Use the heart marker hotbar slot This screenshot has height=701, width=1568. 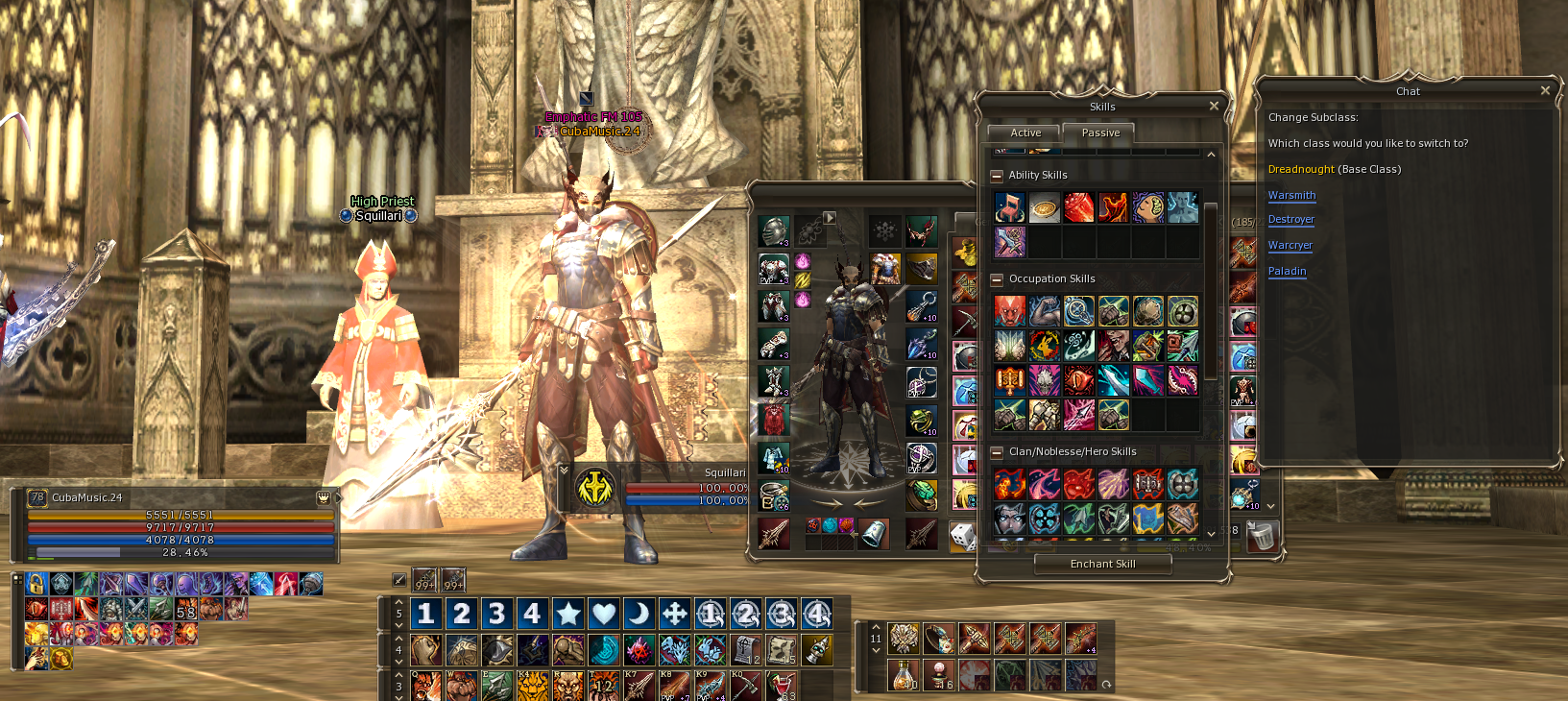click(603, 614)
